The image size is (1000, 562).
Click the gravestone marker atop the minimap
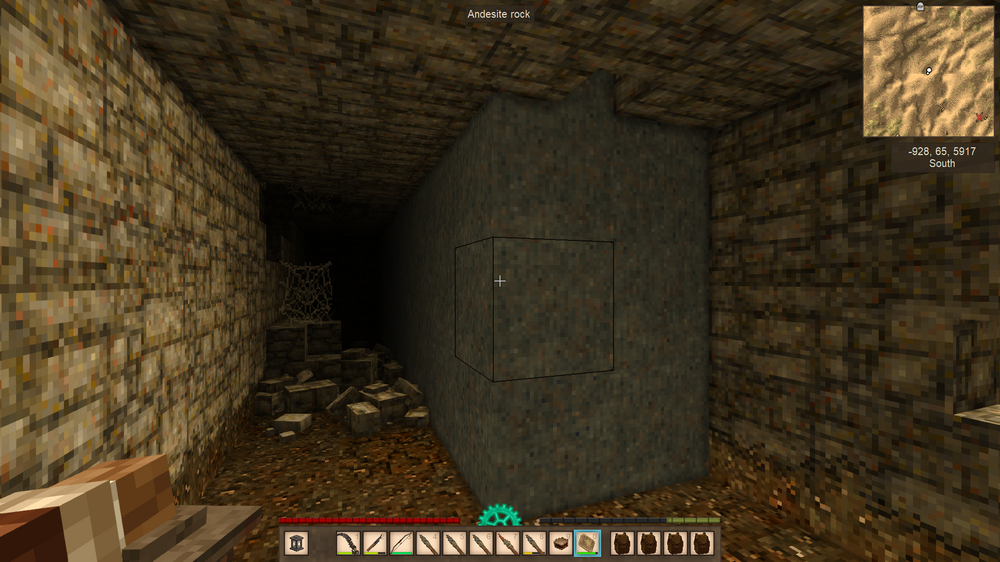tap(920, 6)
